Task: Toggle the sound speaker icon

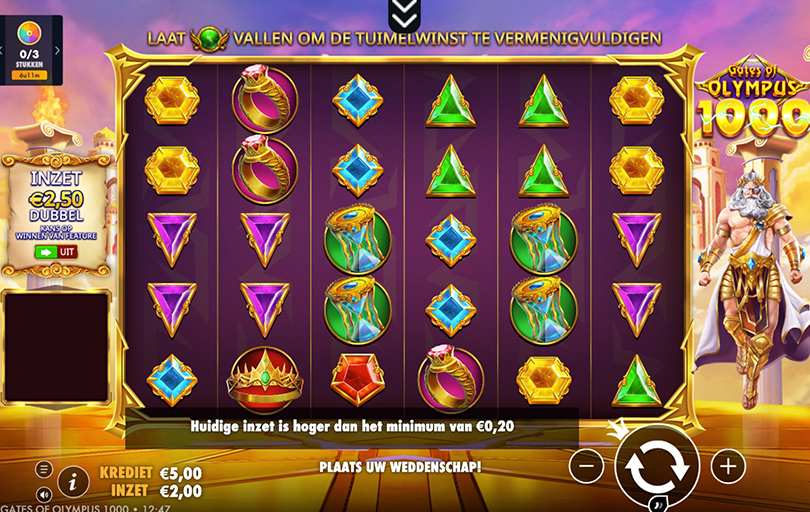Action: [x=44, y=494]
